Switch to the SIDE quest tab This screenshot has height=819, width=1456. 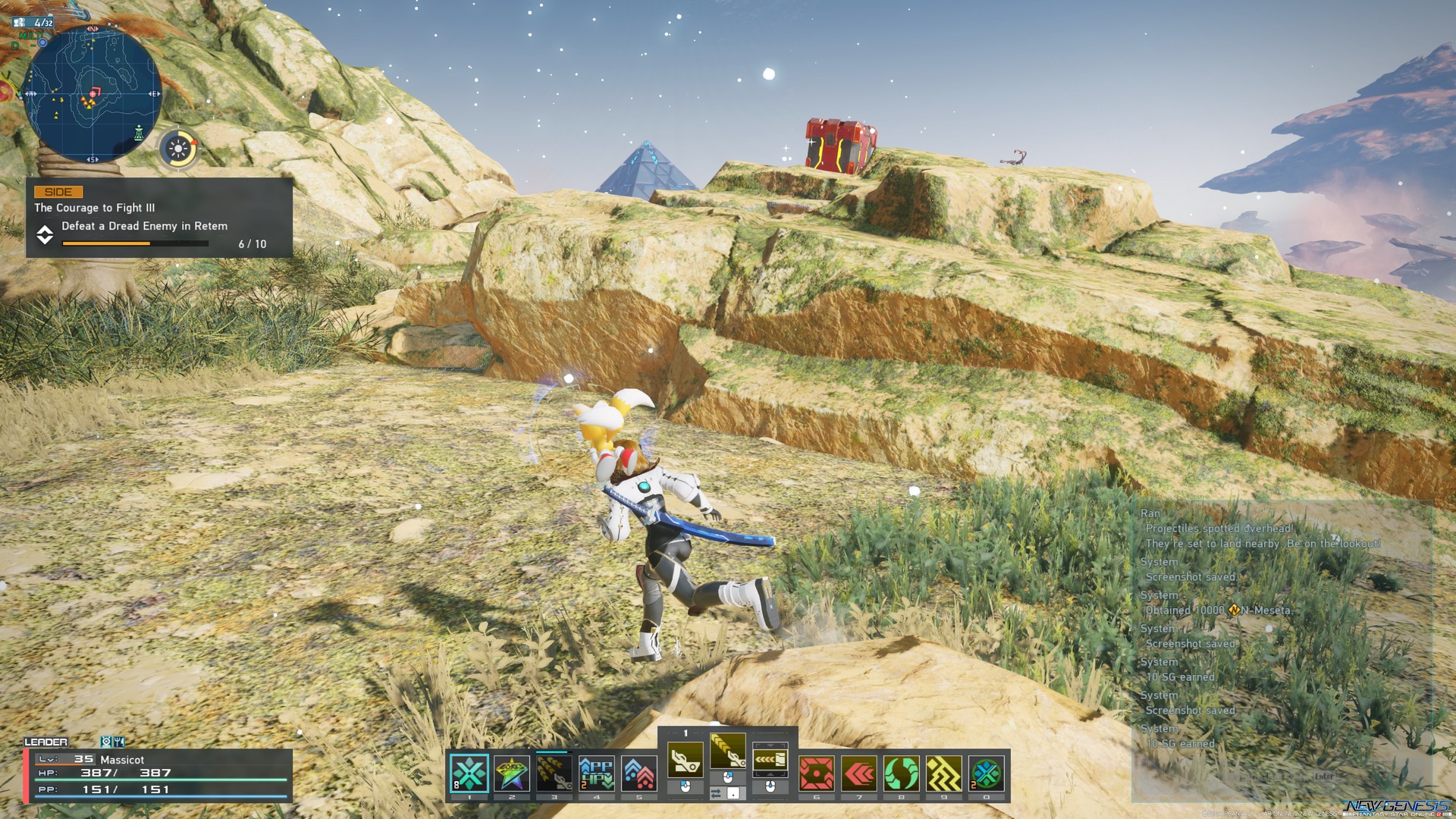[x=58, y=191]
